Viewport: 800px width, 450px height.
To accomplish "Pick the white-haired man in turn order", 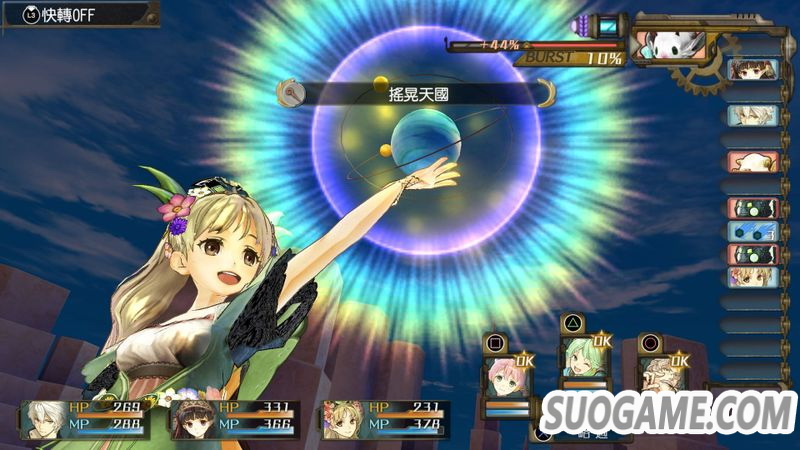I will [750, 115].
